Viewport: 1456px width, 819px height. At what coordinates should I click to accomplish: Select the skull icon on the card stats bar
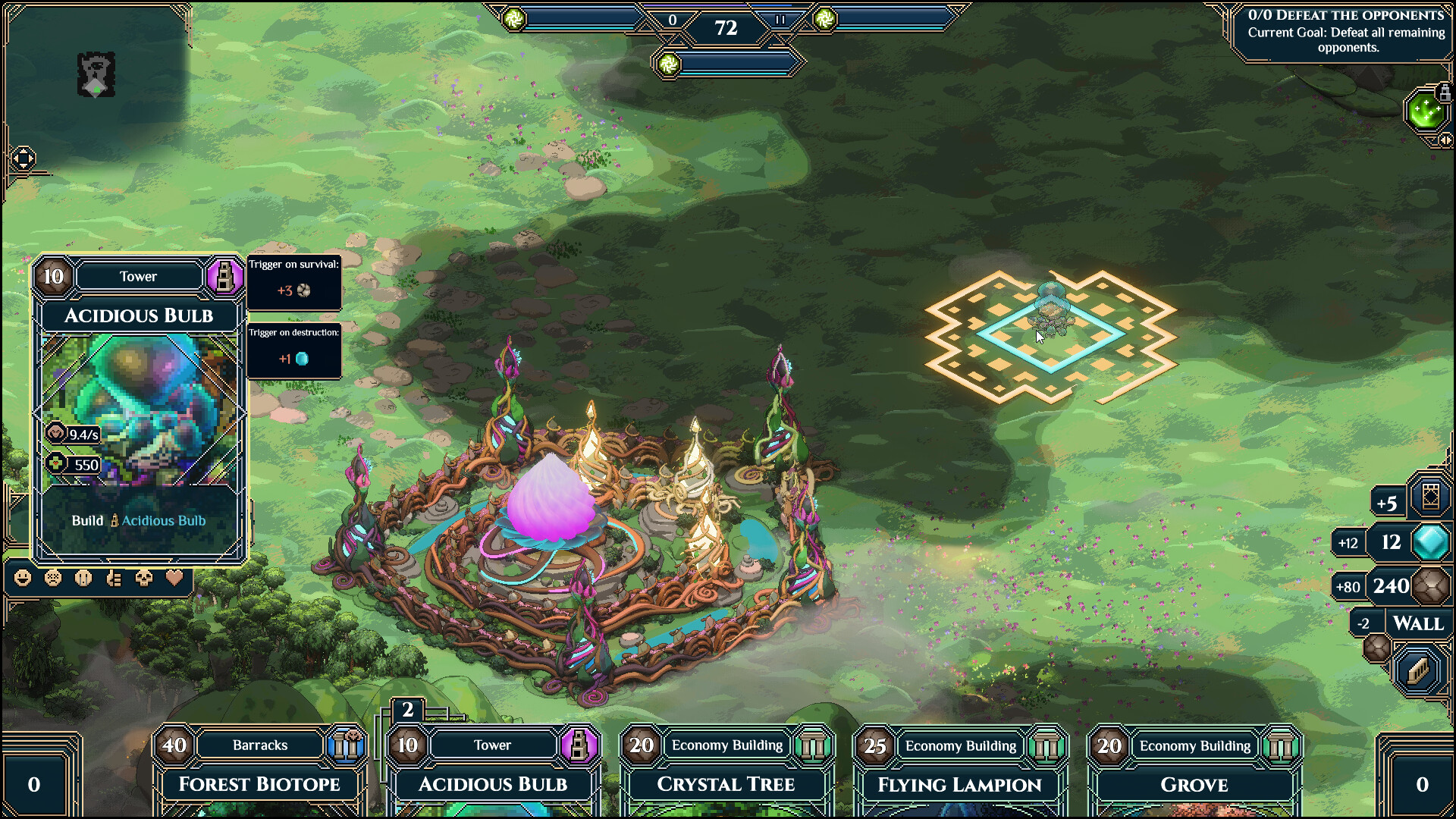point(144,579)
